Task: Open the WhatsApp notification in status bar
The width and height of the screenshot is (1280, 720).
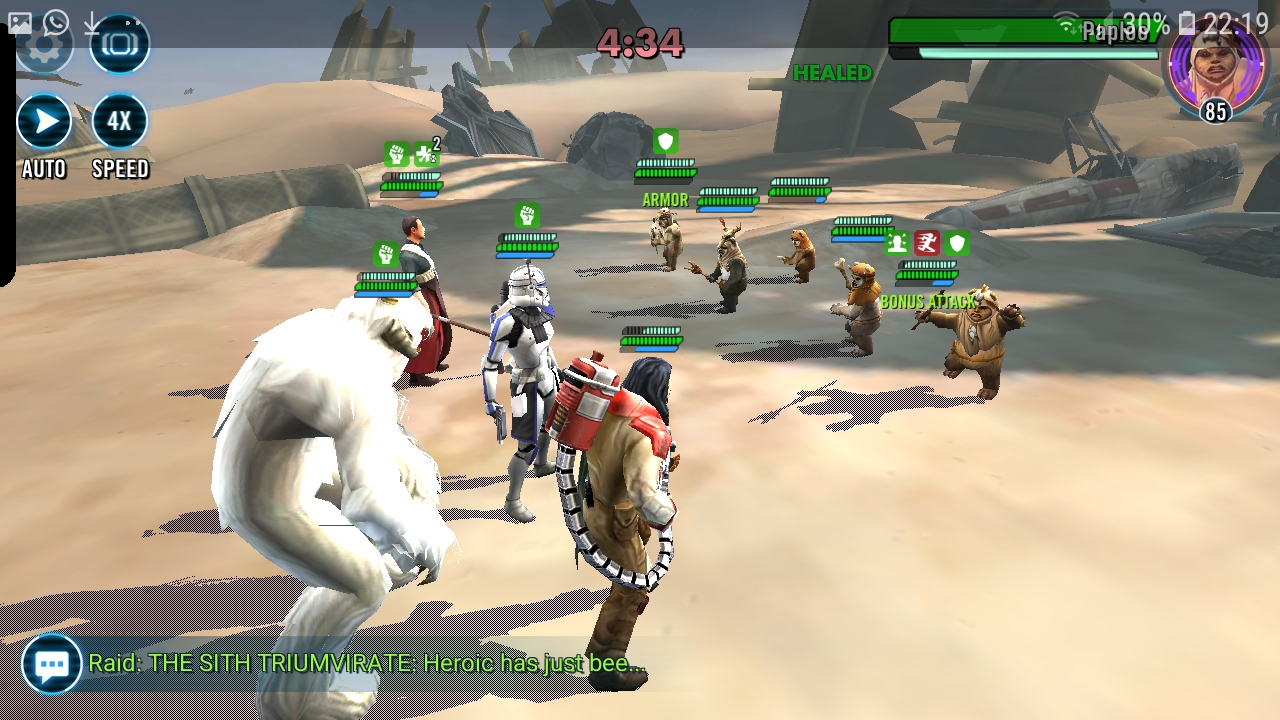Action: (x=56, y=21)
